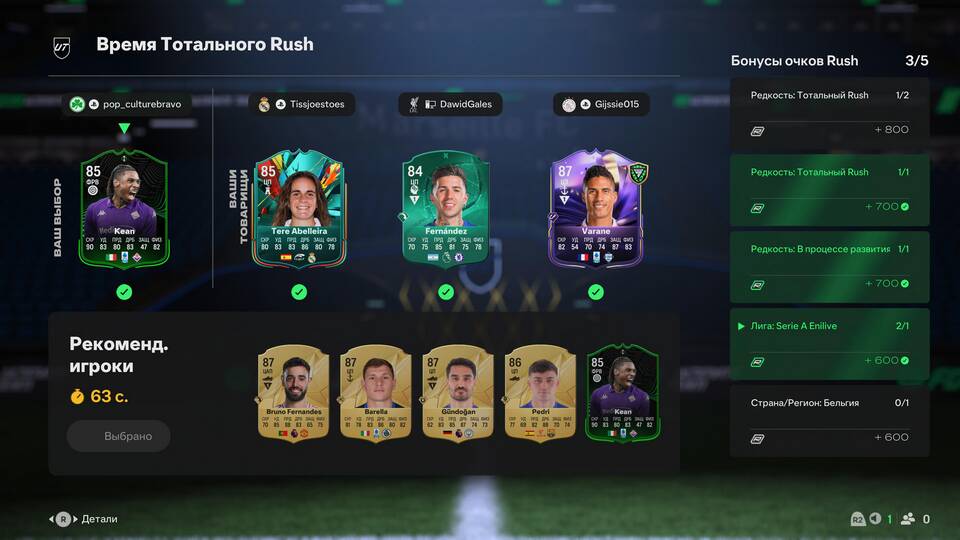Select the Редкость: В процессе развития bonus
960x540 pixels.
coord(830,266)
